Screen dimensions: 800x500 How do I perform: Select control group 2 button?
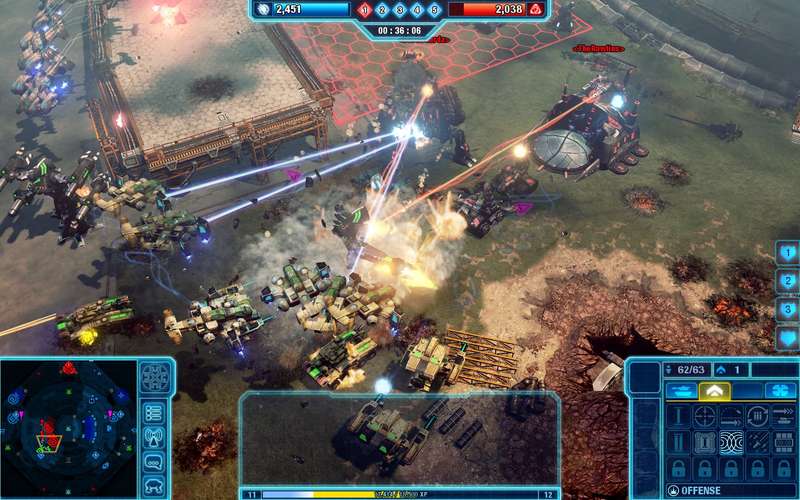787,282
